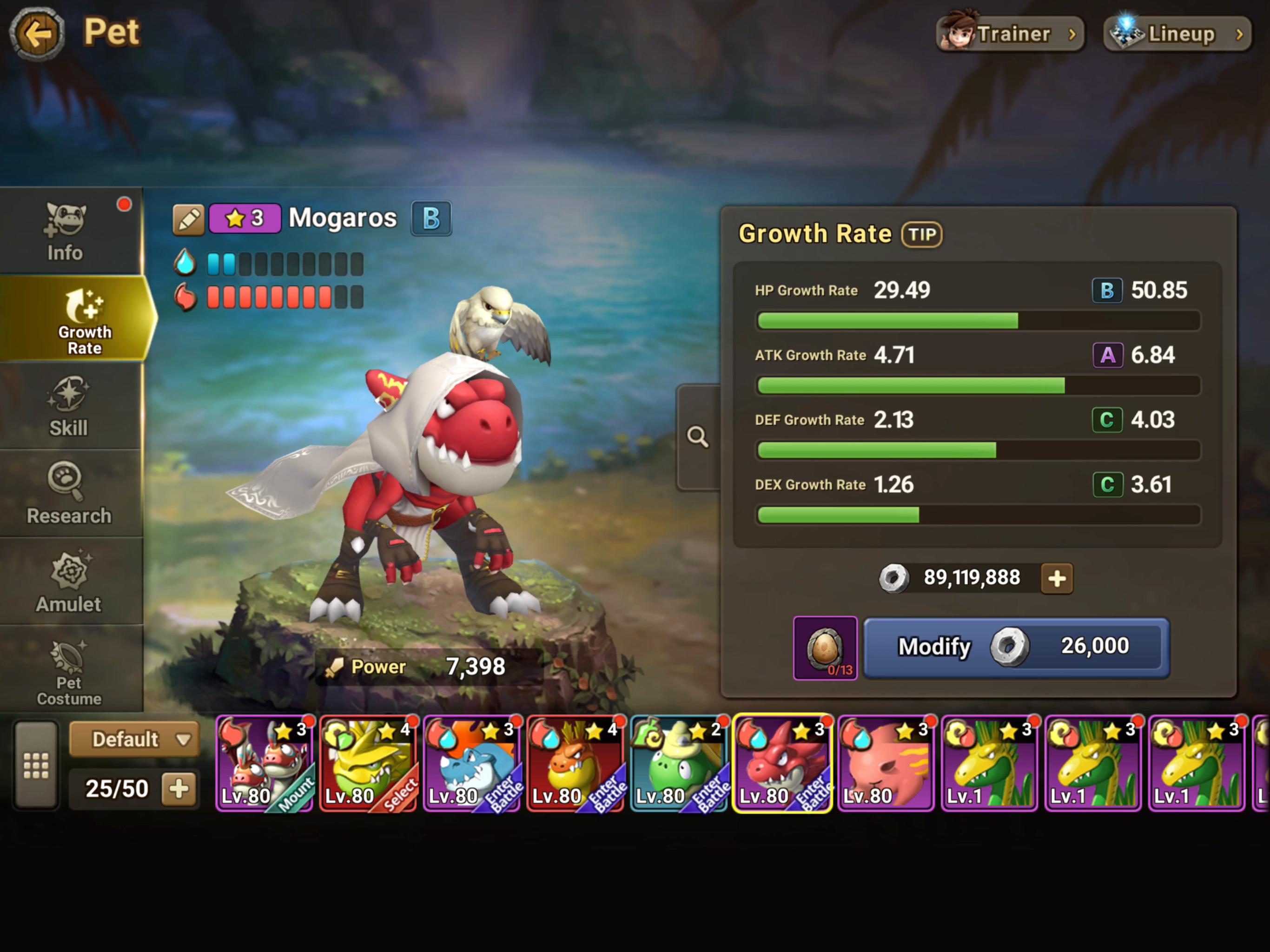
Task: Show the Pet Costume tab
Action: pyautogui.click(x=68, y=672)
